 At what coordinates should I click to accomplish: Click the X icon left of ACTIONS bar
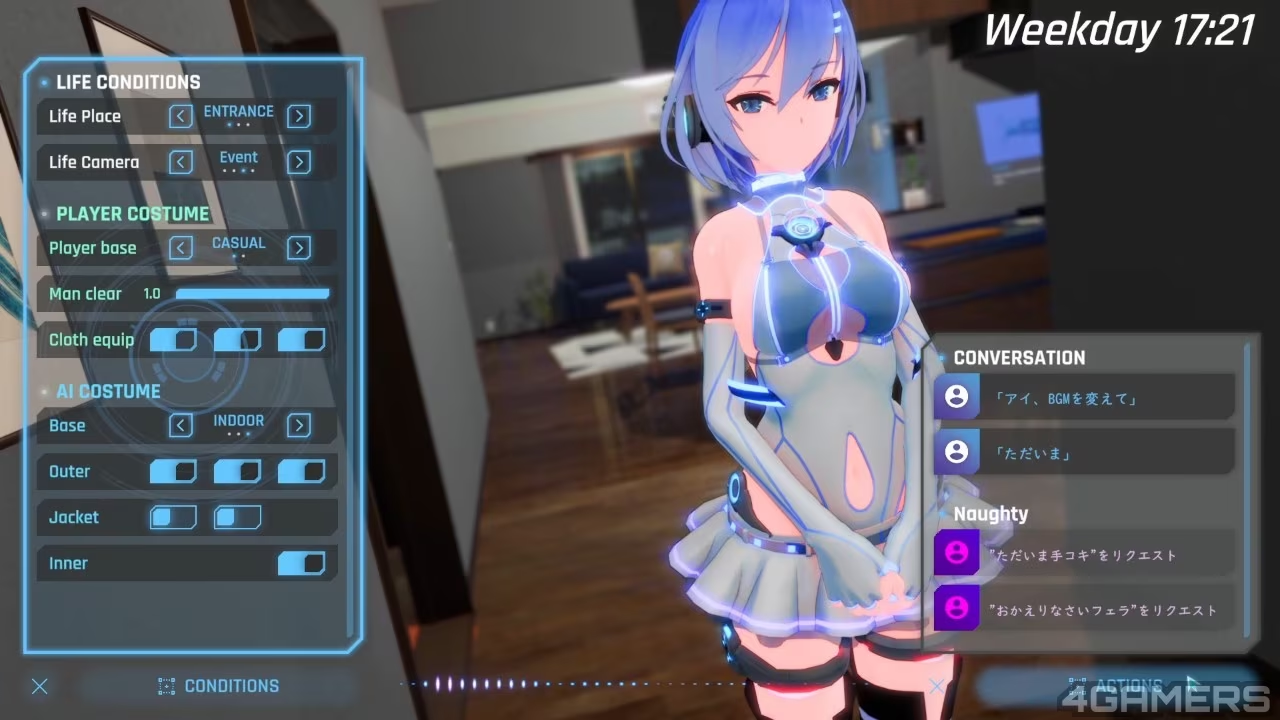pos(936,686)
